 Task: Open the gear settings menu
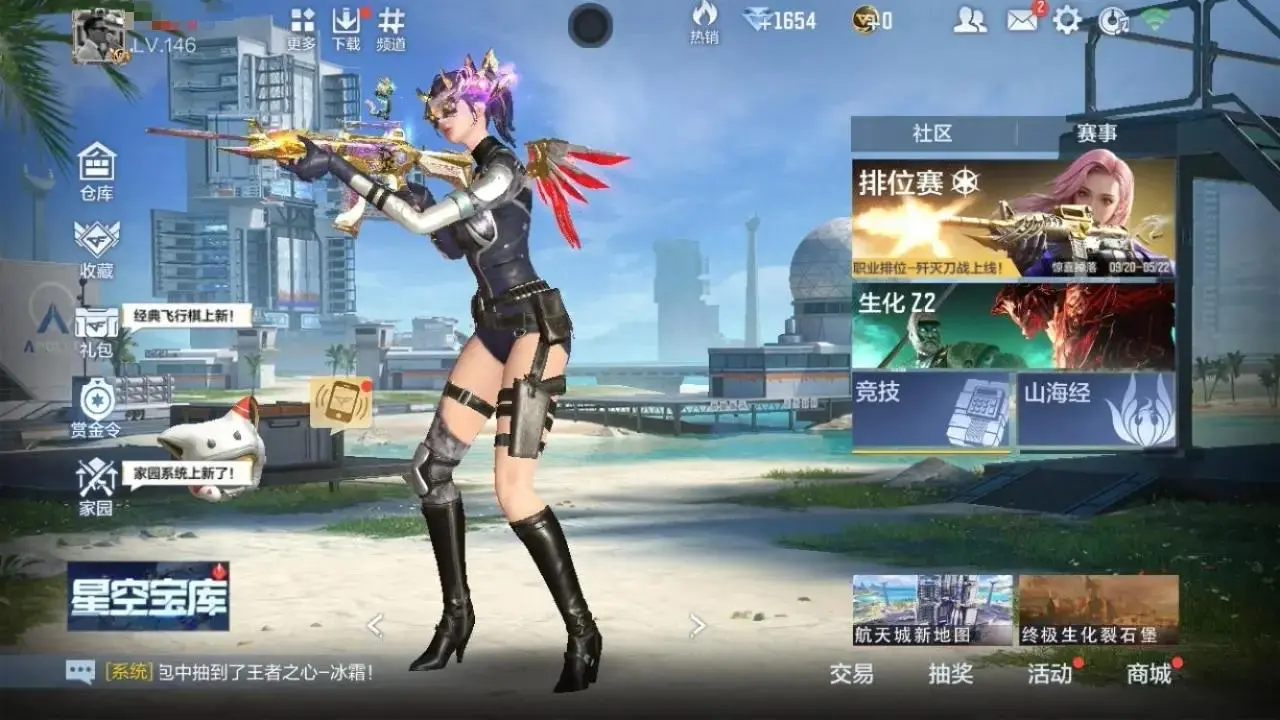[x=1067, y=20]
